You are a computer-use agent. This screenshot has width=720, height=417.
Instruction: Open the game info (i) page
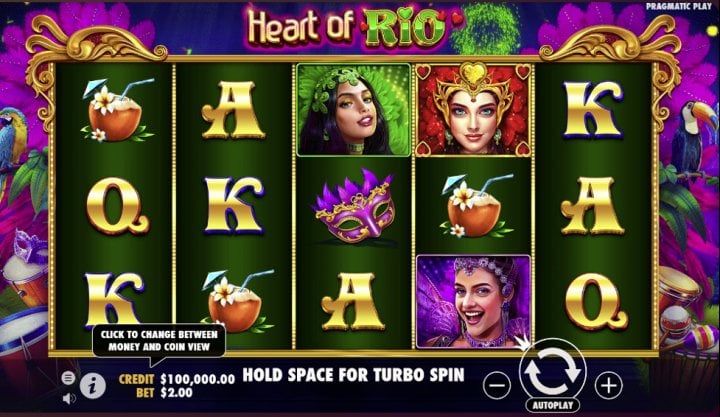[x=93, y=383]
